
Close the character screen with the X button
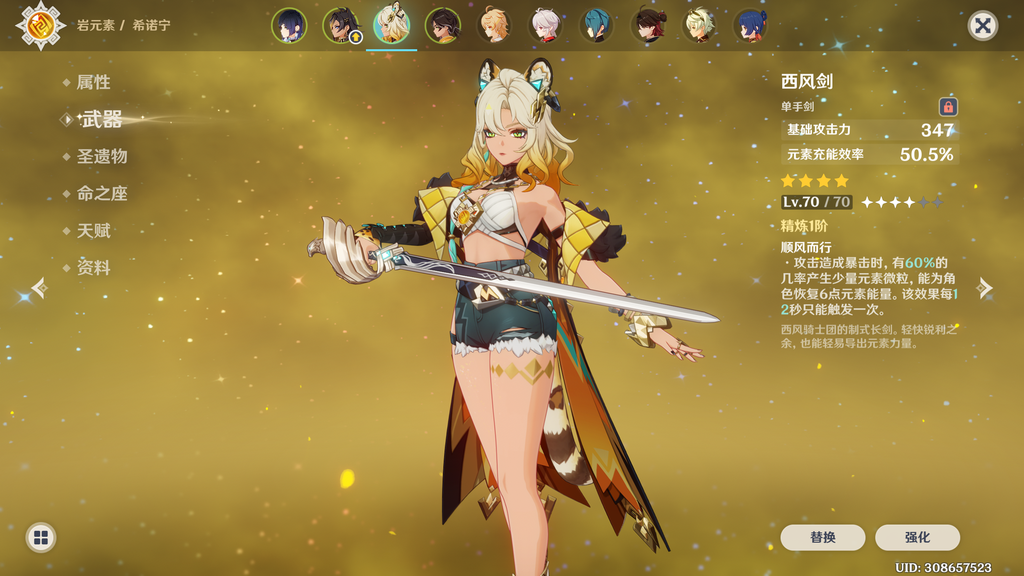[x=983, y=26]
